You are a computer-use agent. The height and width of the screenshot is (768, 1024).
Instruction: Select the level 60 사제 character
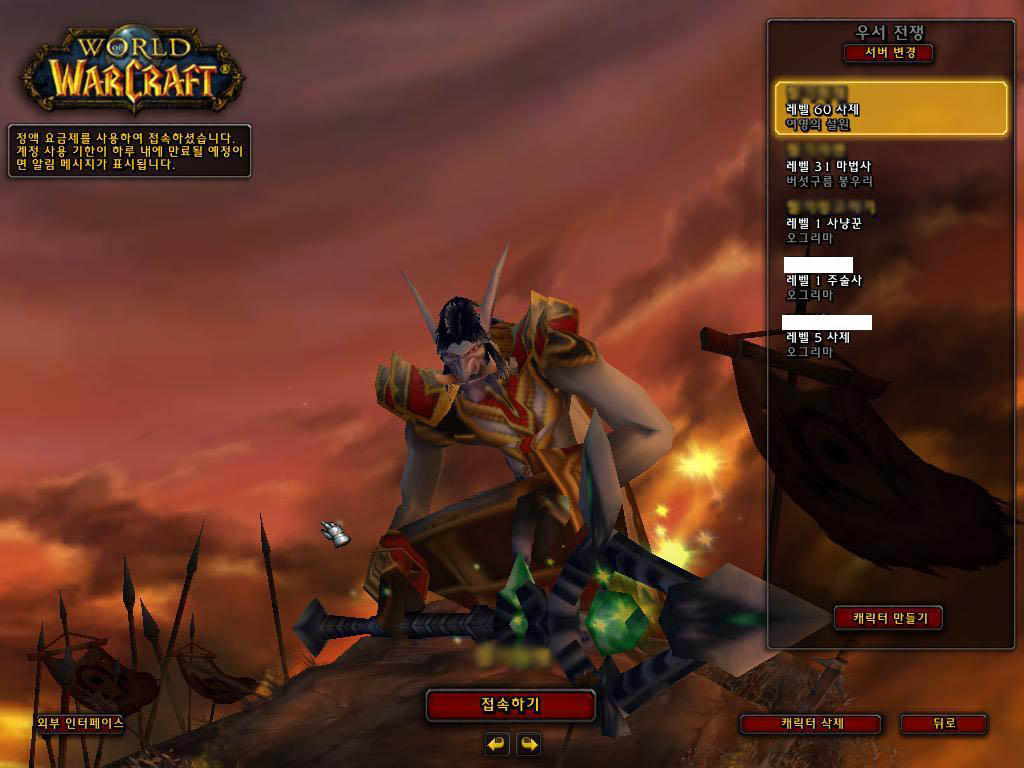pos(891,109)
